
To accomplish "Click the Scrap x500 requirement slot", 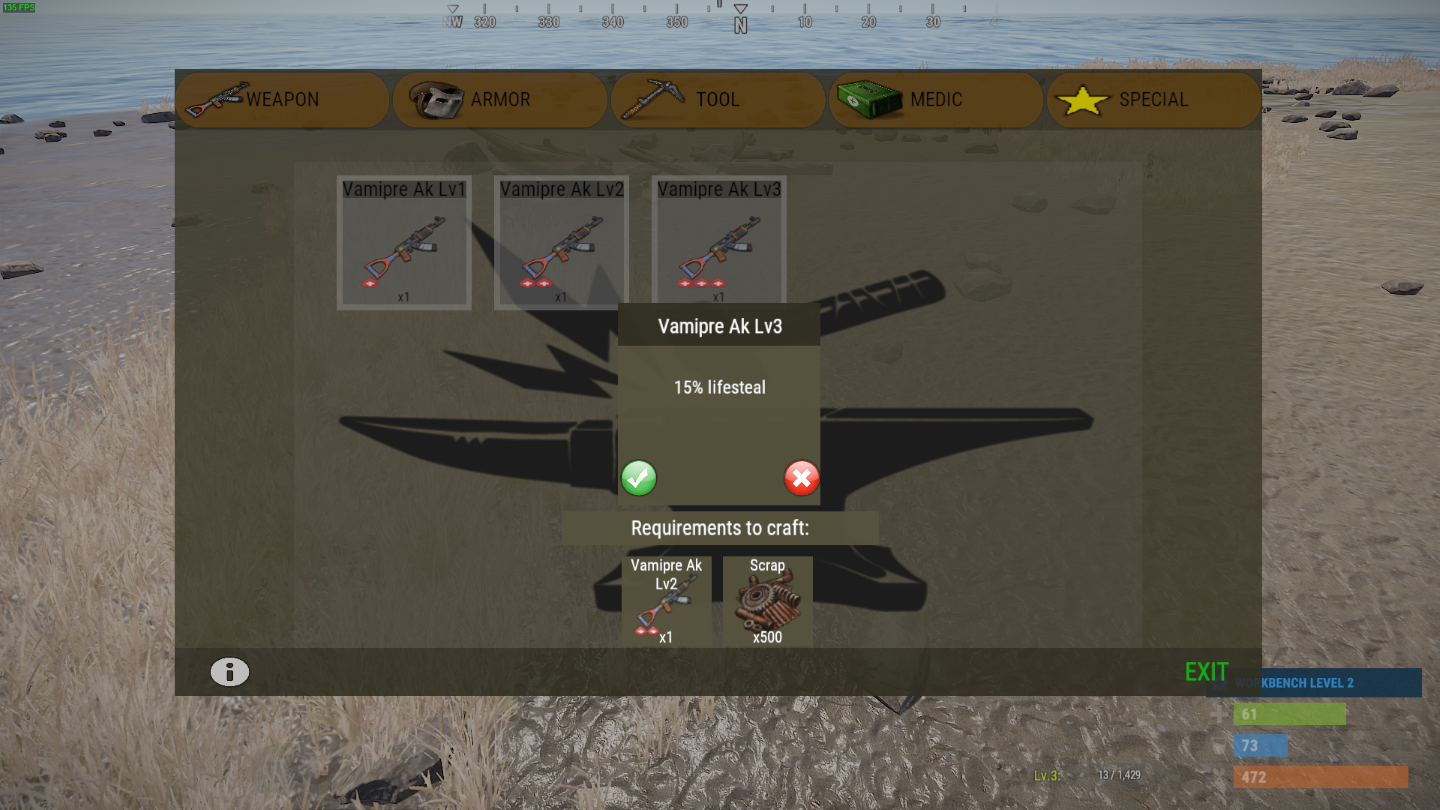I will pos(767,602).
